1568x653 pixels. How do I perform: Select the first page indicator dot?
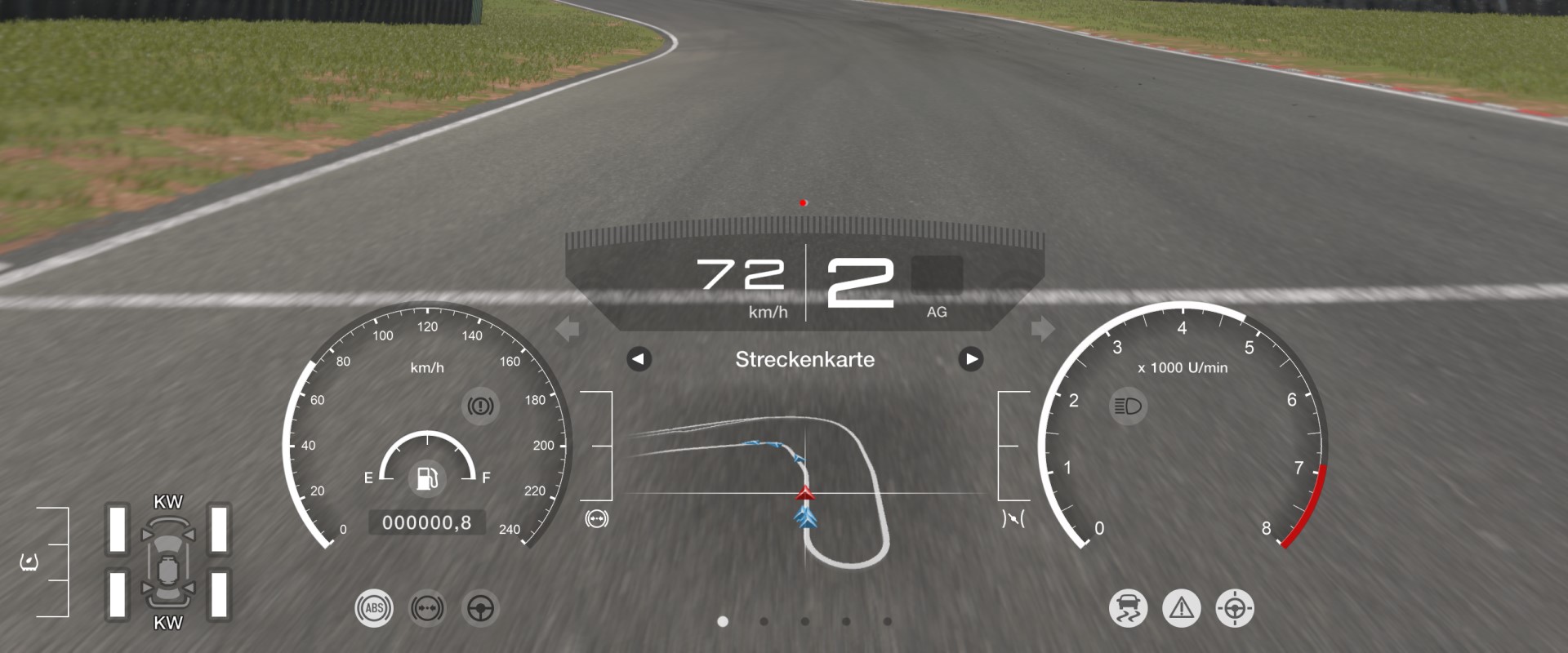tap(723, 621)
